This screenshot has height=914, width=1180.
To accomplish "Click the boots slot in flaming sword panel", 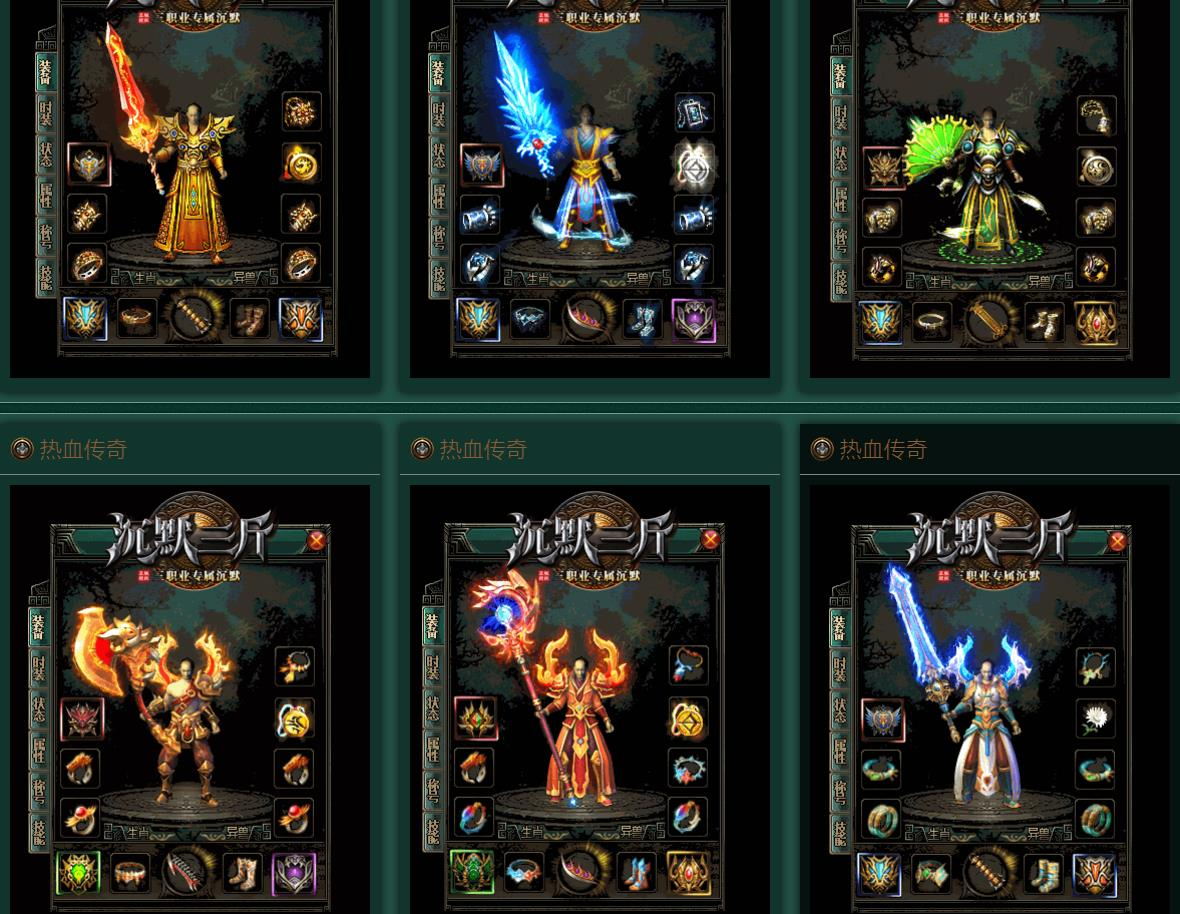I will tap(249, 319).
